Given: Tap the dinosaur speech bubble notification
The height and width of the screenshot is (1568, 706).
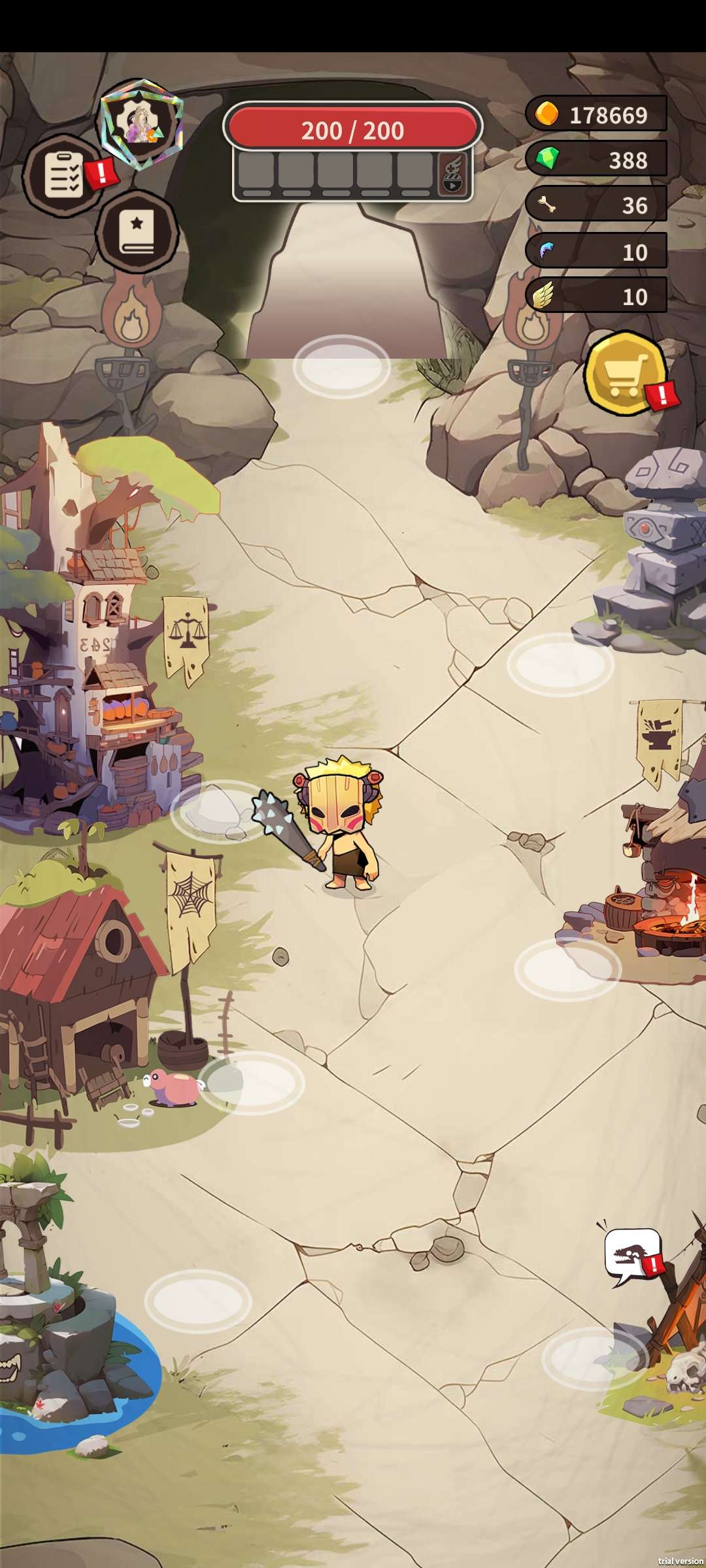Looking at the screenshot, I should pyautogui.click(x=632, y=1256).
